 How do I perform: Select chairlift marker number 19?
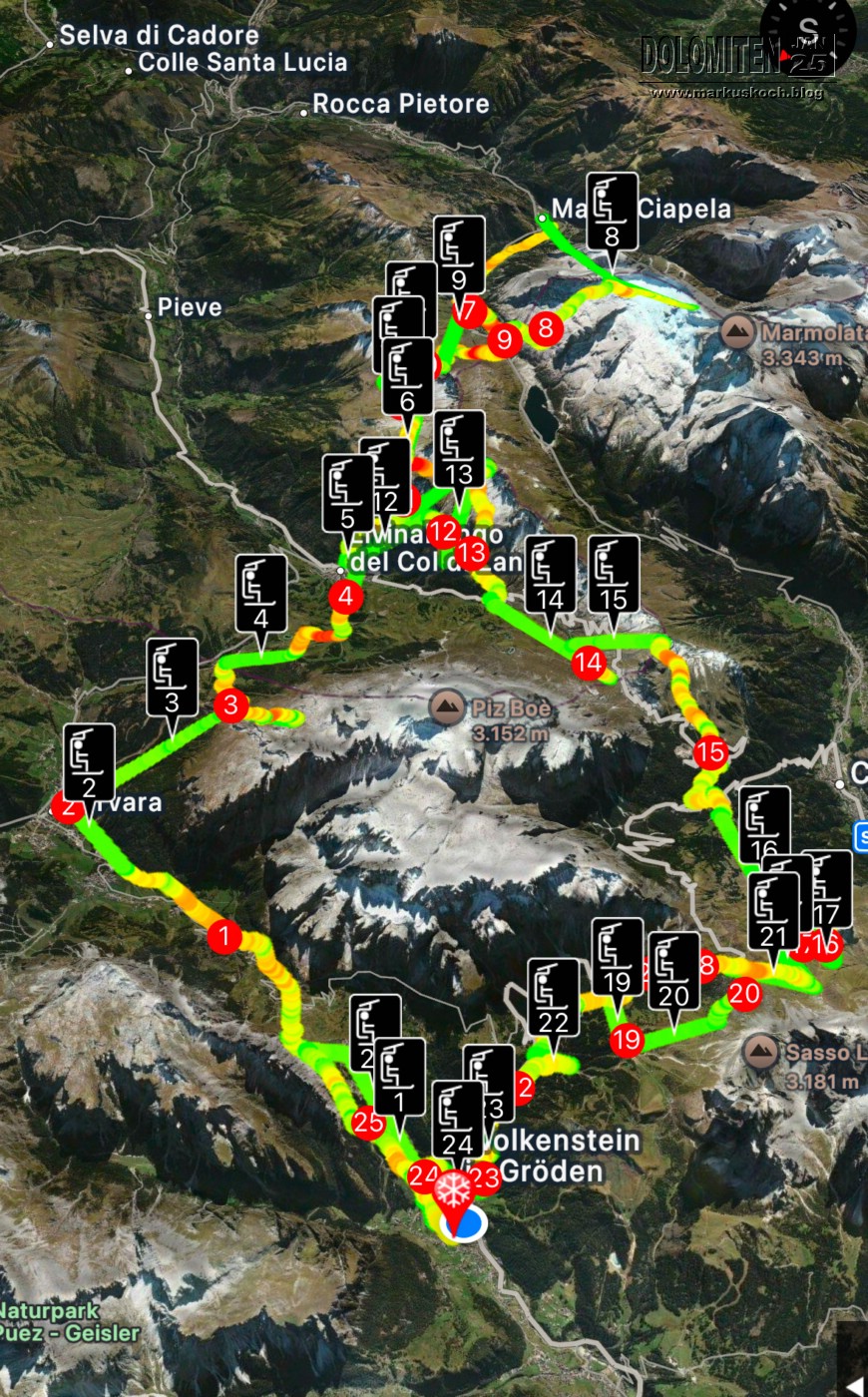click(617, 956)
